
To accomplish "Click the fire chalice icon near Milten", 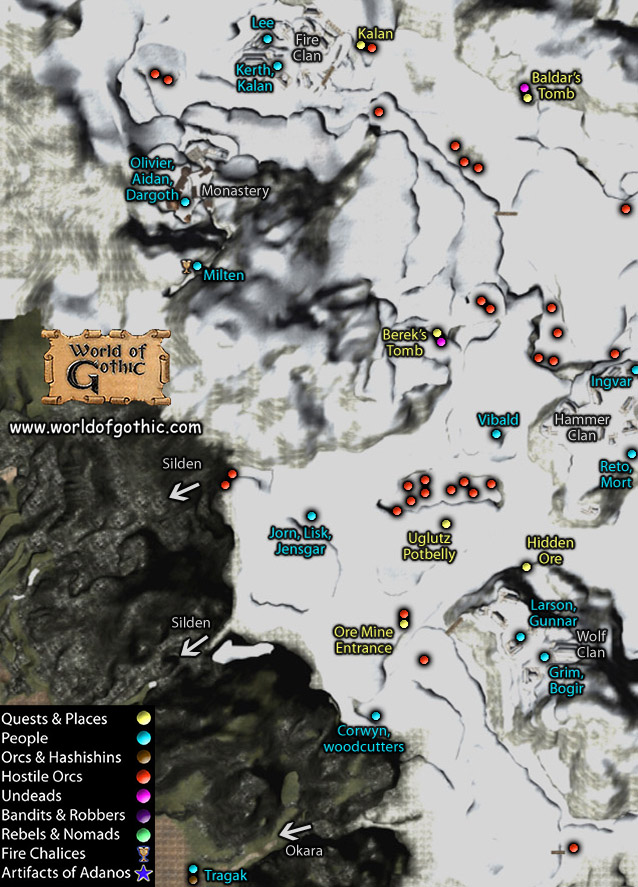I will pos(185,266).
